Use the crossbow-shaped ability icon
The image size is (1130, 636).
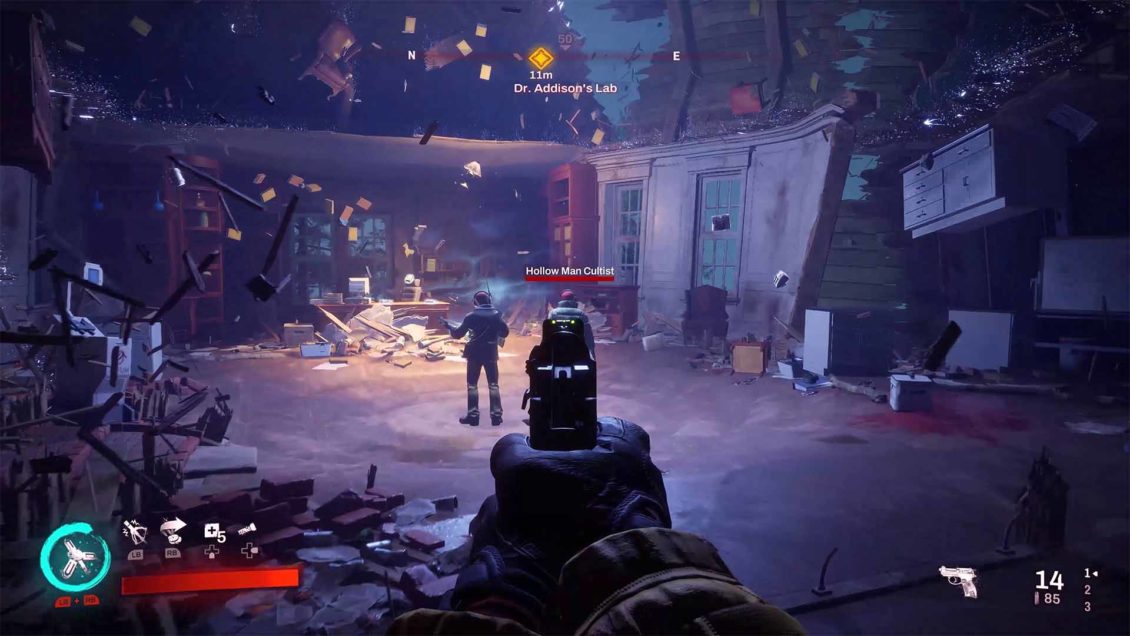click(x=134, y=532)
